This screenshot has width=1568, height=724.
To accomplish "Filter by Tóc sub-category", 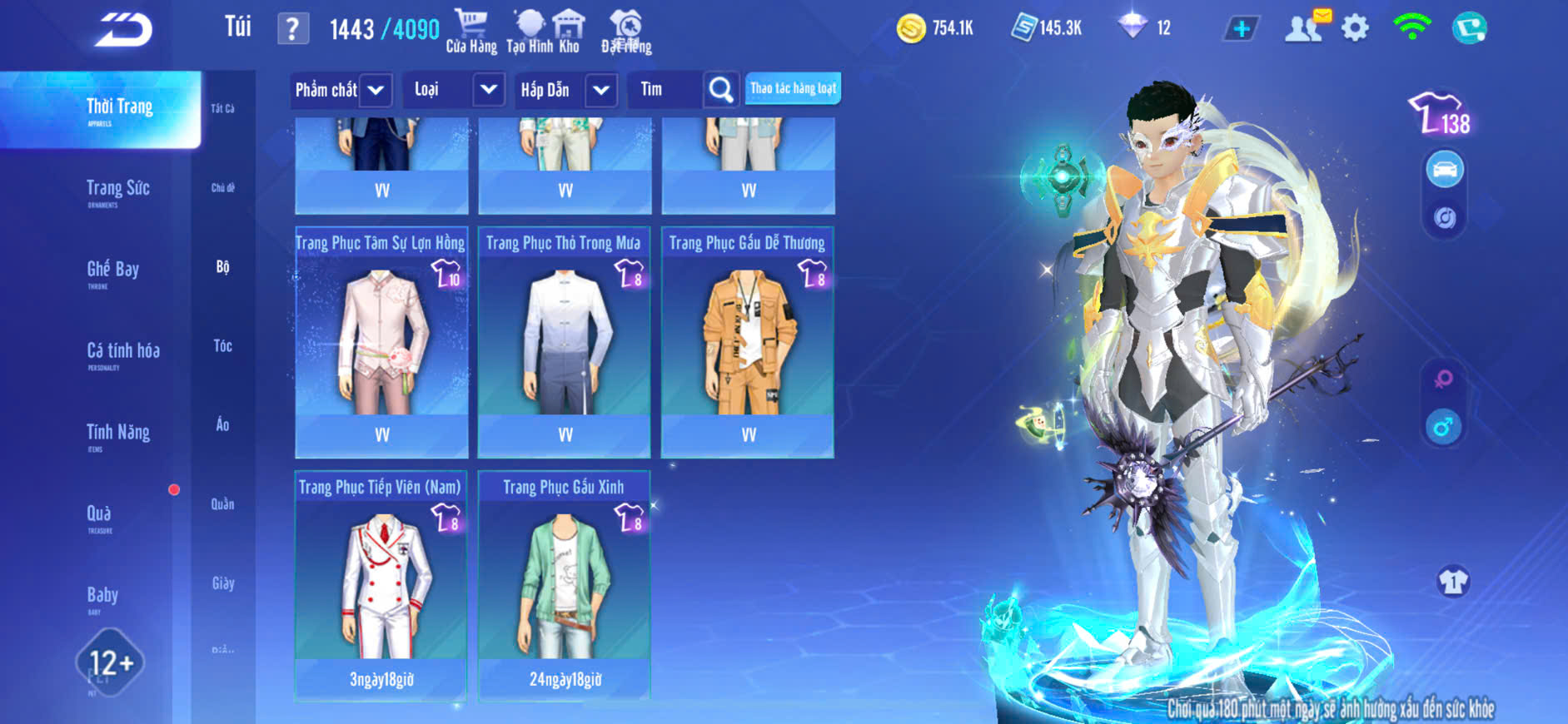I will point(222,345).
